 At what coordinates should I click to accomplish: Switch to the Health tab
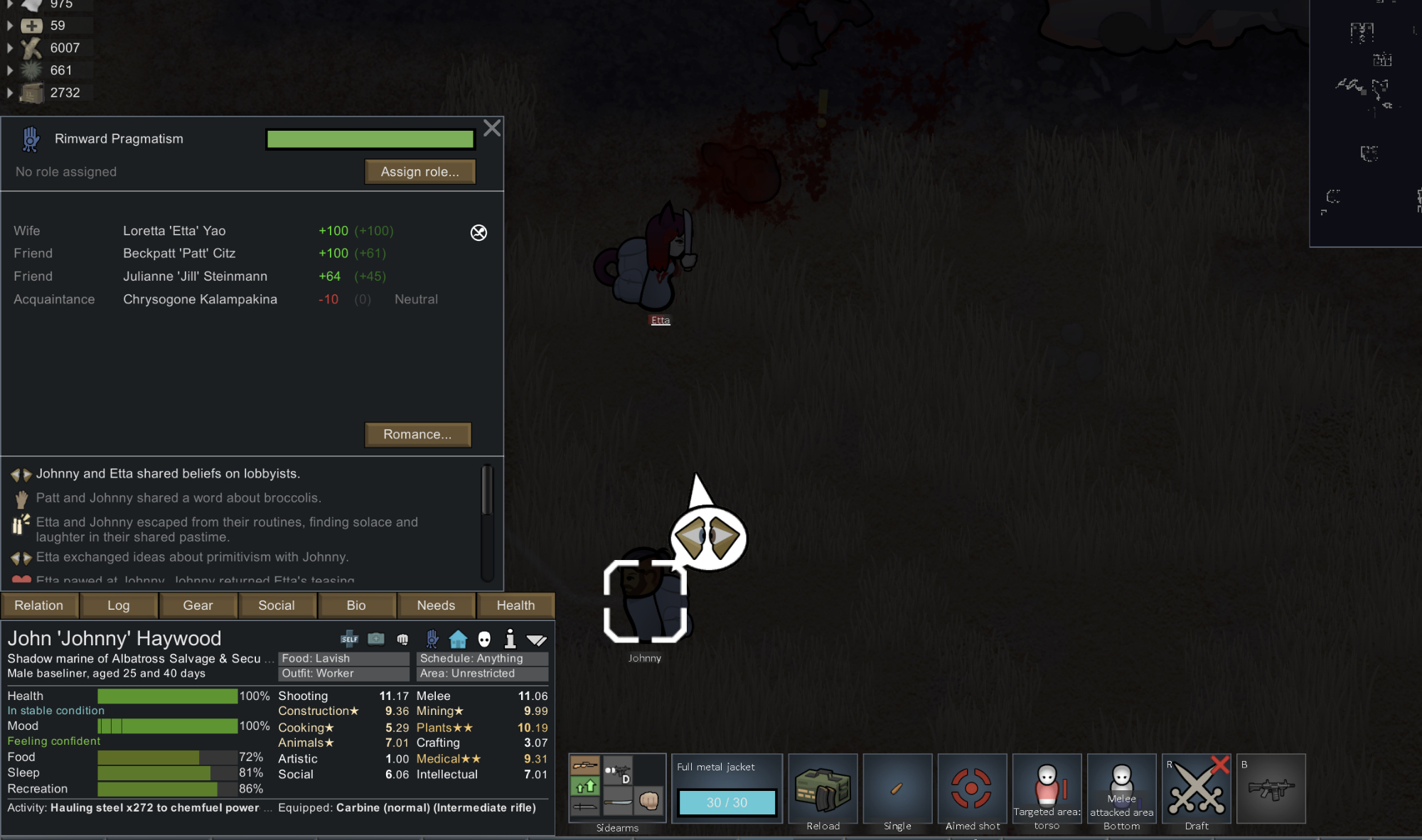click(x=515, y=605)
